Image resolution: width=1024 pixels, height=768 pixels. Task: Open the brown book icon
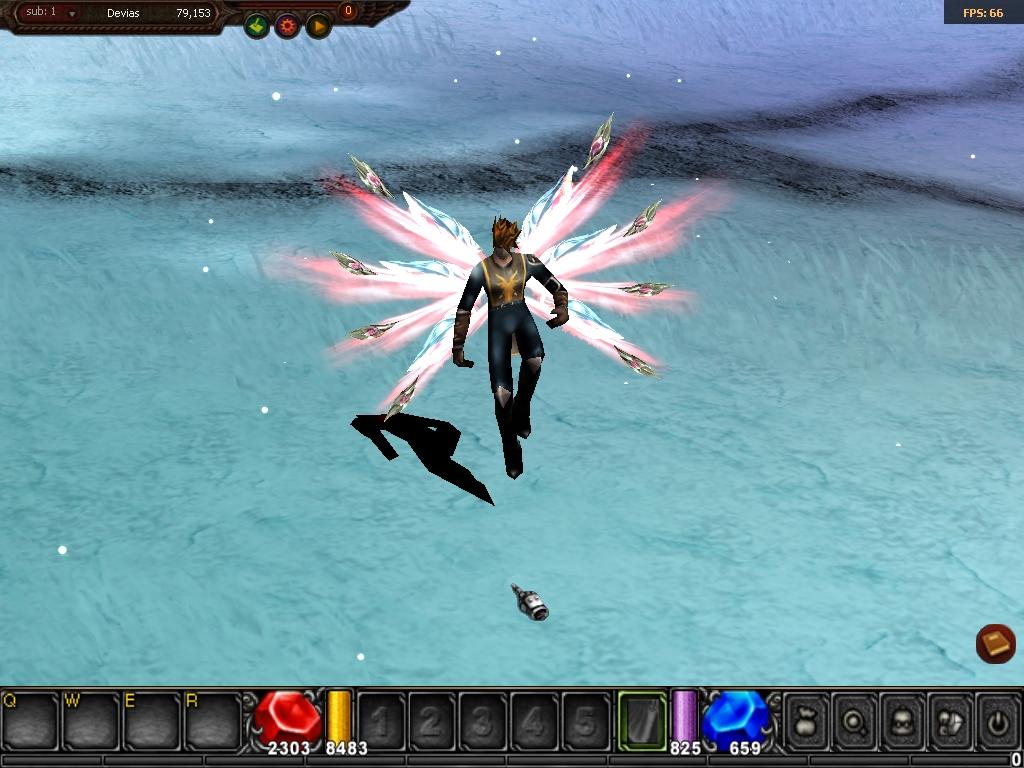point(995,643)
